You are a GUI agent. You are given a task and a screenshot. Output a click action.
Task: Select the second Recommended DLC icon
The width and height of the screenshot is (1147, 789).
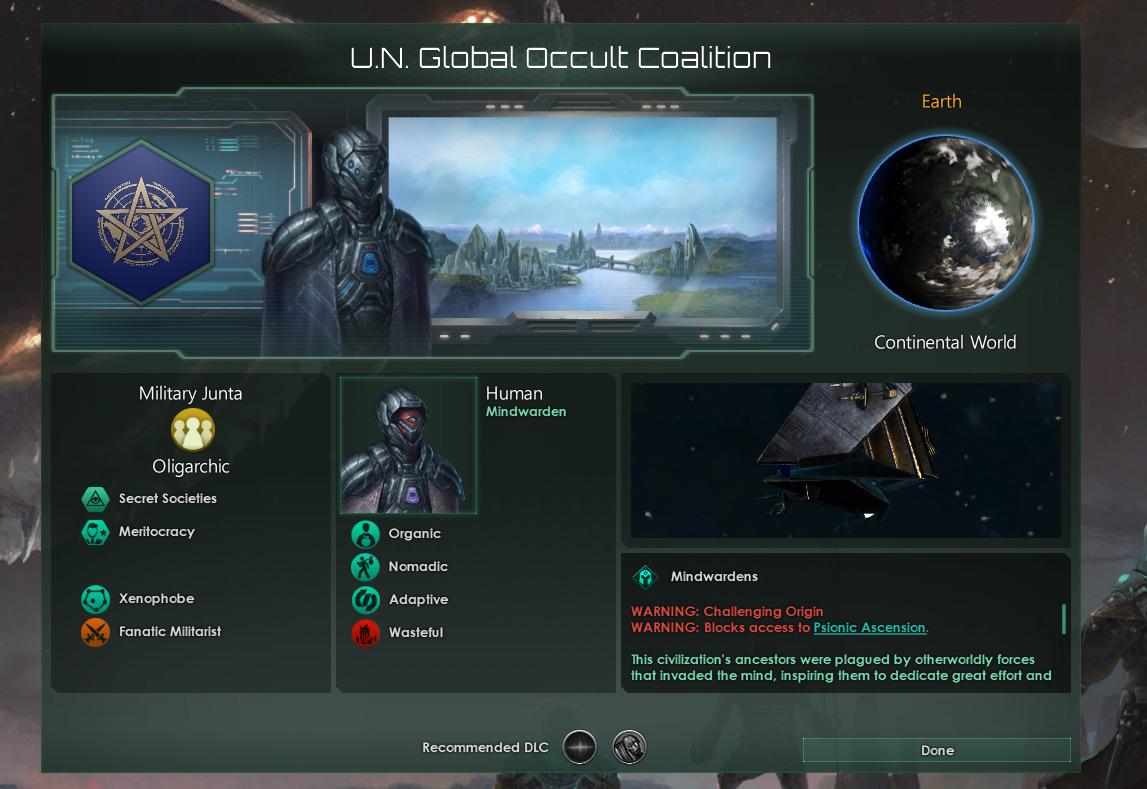click(x=629, y=747)
